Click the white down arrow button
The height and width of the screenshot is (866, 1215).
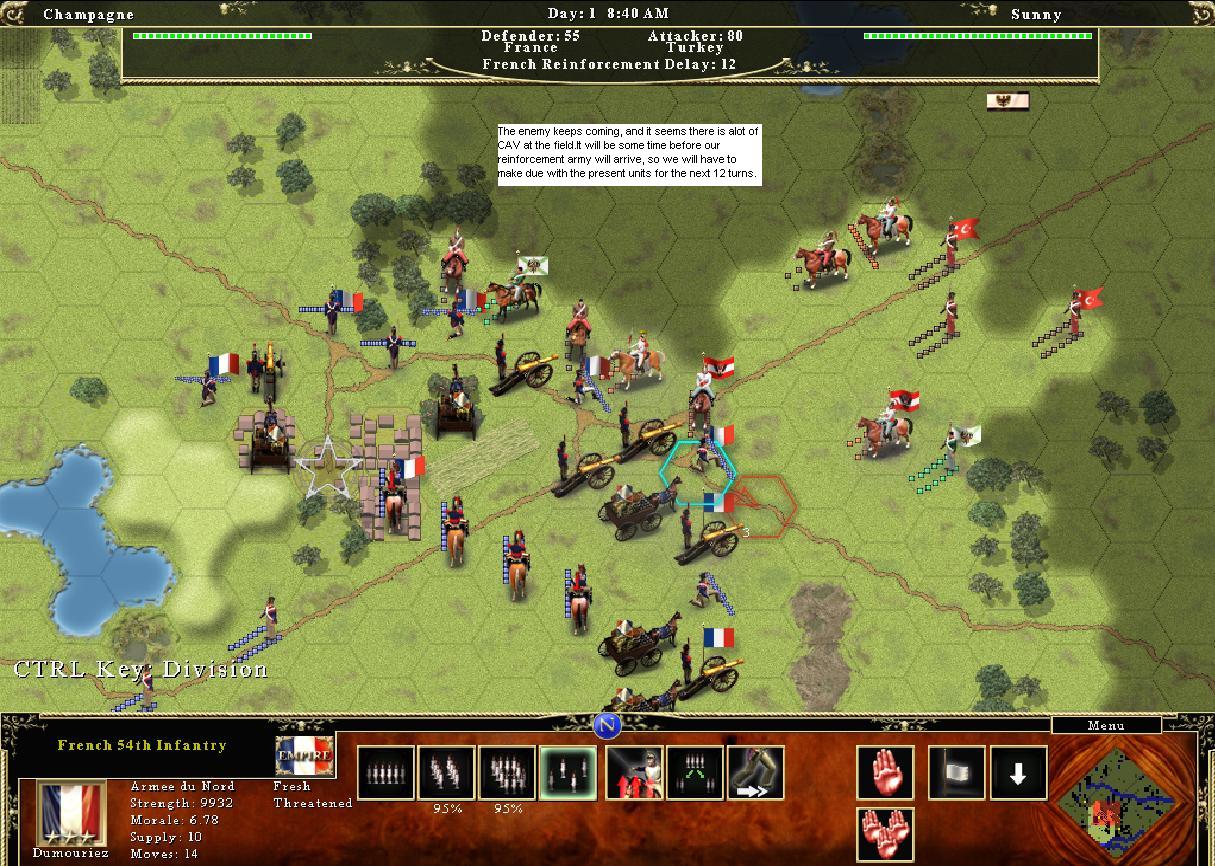pos(1018,773)
